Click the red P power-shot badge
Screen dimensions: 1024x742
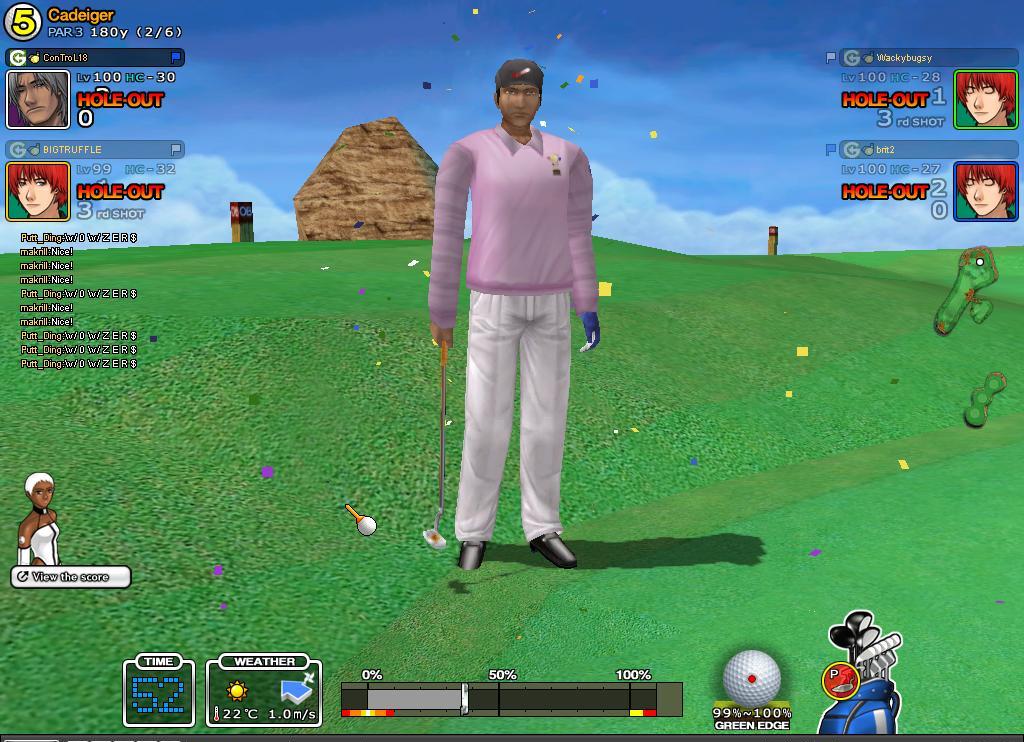(840, 681)
